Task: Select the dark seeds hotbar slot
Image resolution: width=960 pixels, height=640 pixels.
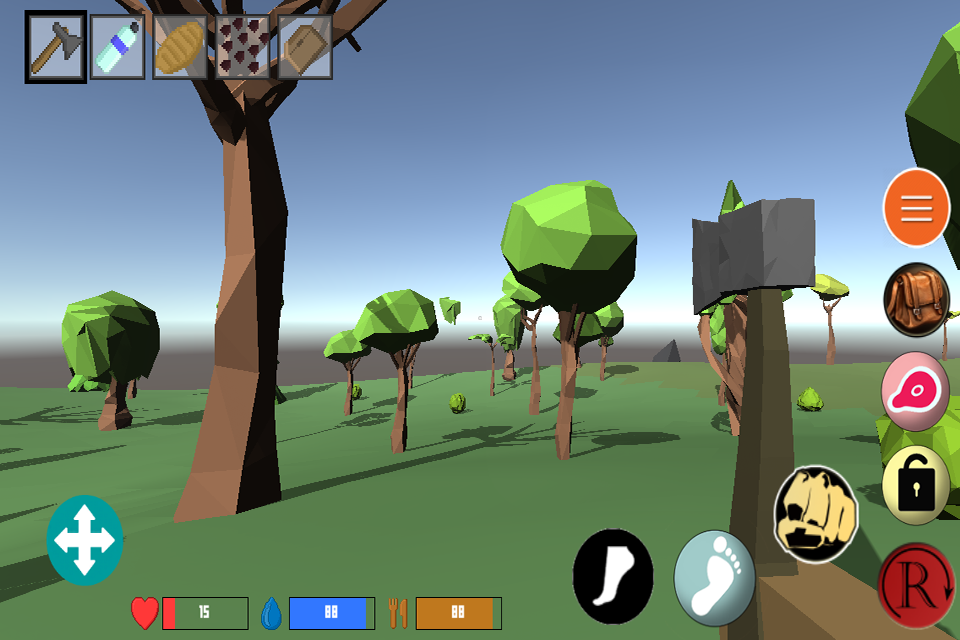Action: [x=242, y=47]
